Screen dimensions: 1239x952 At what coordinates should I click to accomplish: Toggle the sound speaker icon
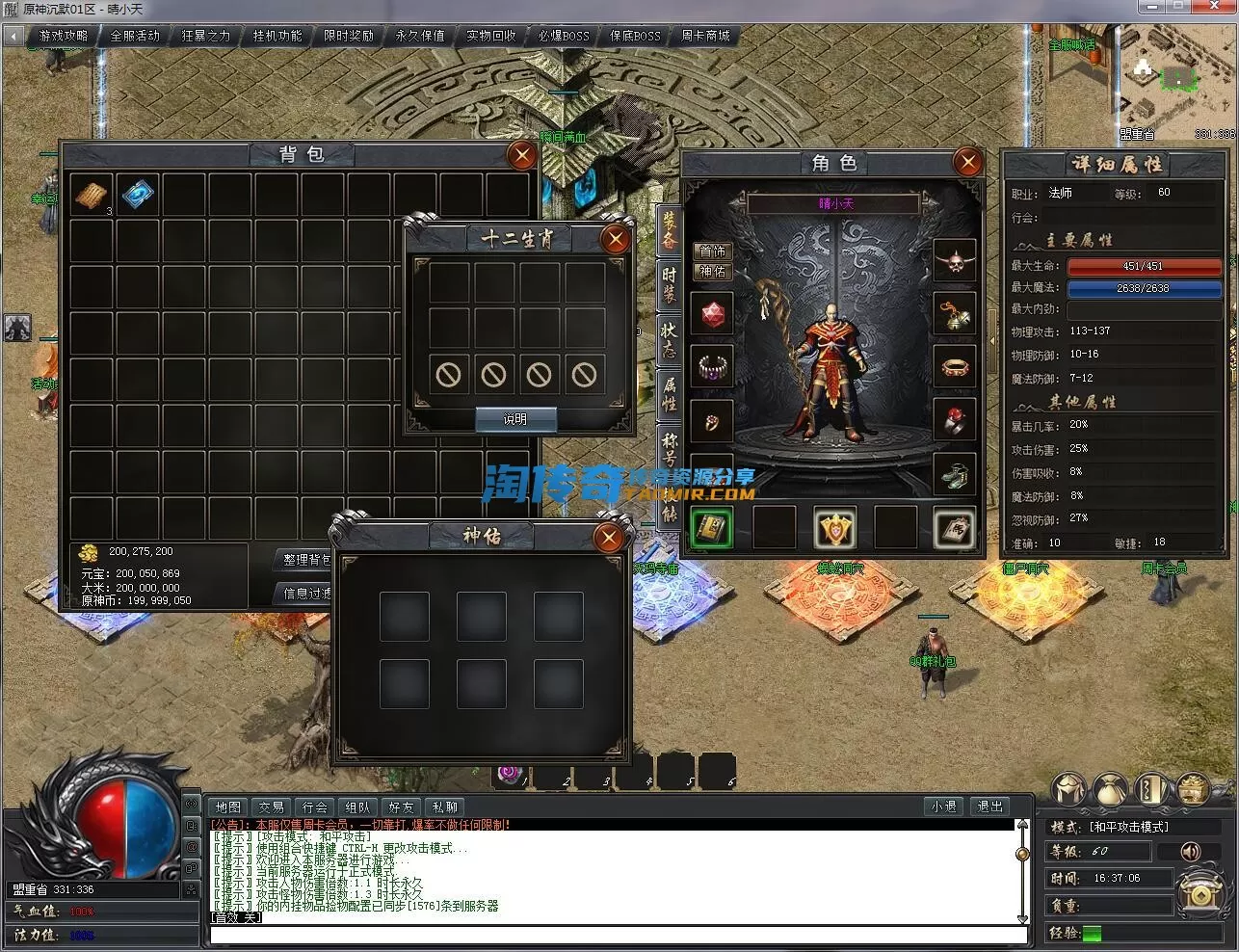(1191, 852)
